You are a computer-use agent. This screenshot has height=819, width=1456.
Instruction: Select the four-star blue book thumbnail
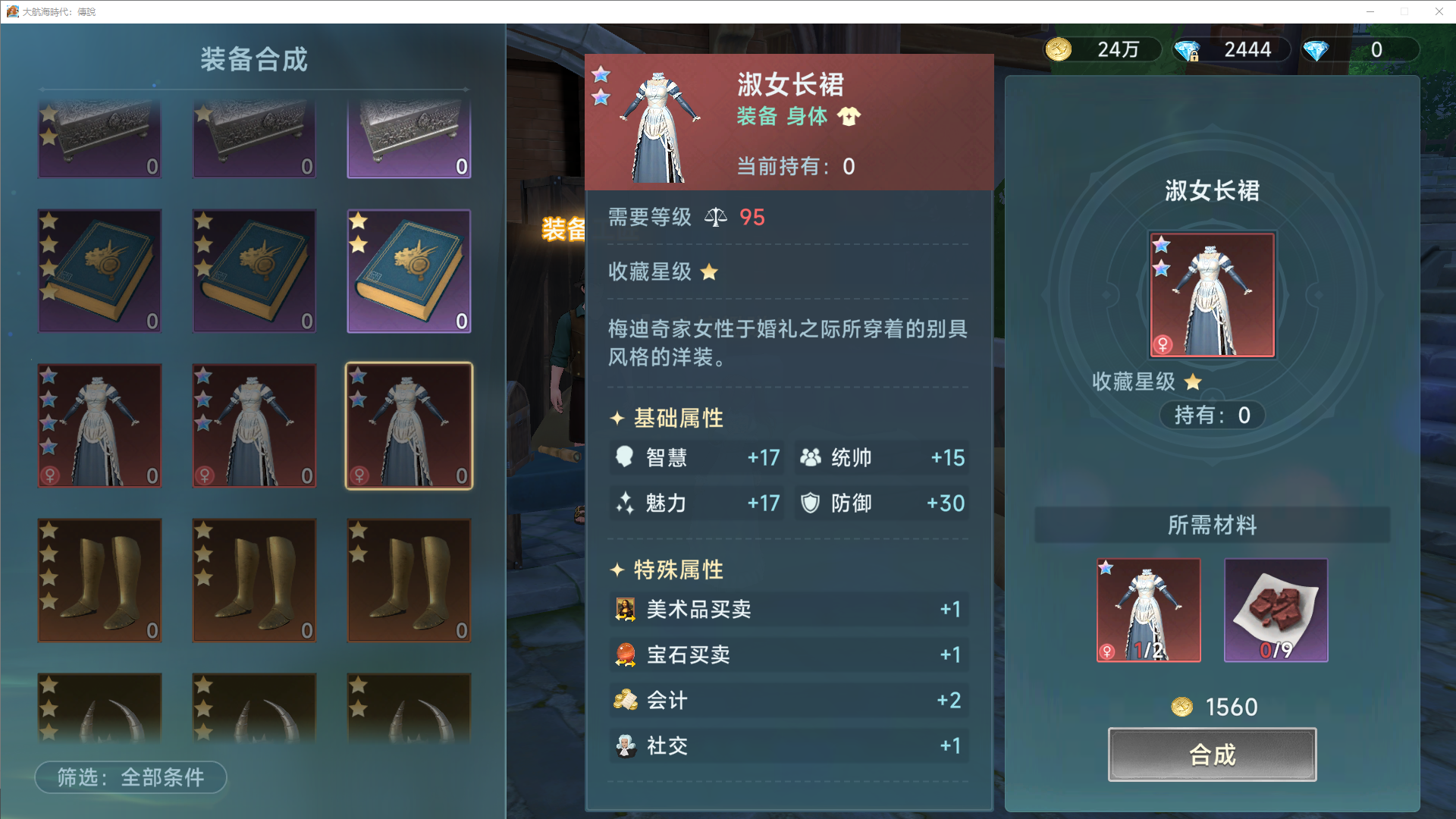(x=99, y=271)
